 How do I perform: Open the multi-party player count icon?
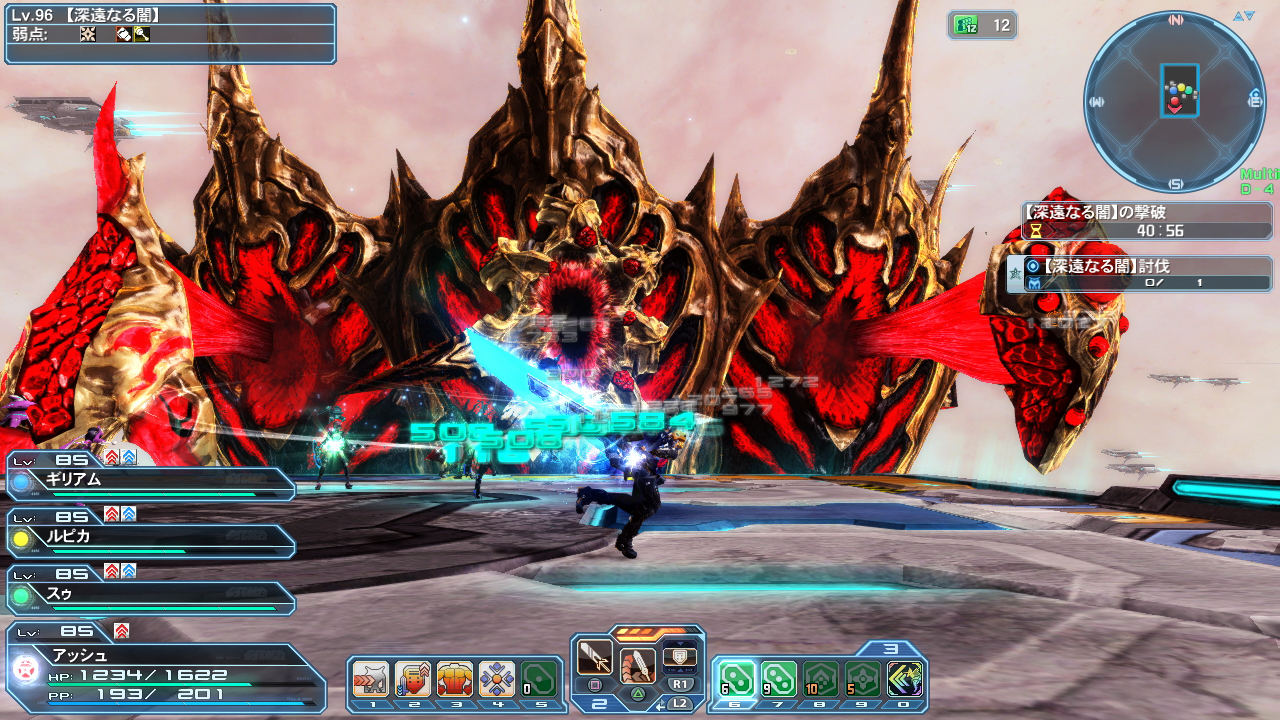(982, 26)
